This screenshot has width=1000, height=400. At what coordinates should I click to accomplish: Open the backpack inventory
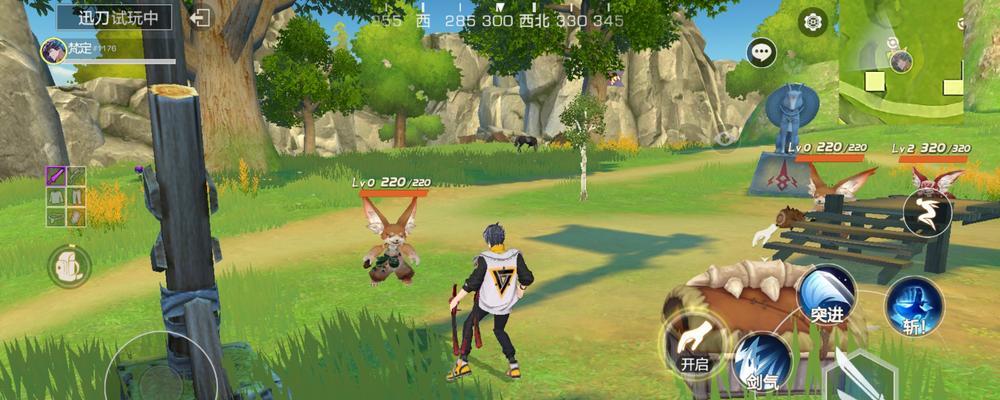69,266
